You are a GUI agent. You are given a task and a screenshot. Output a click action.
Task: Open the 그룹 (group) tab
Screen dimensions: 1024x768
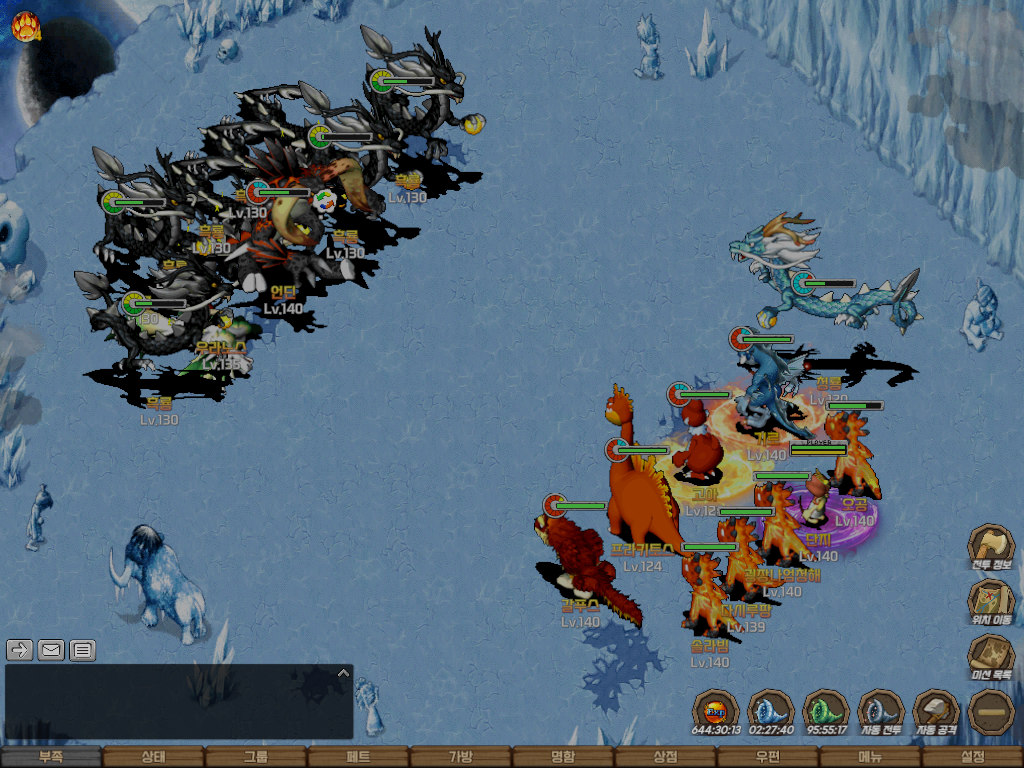pyautogui.click(x=256, y=758)
